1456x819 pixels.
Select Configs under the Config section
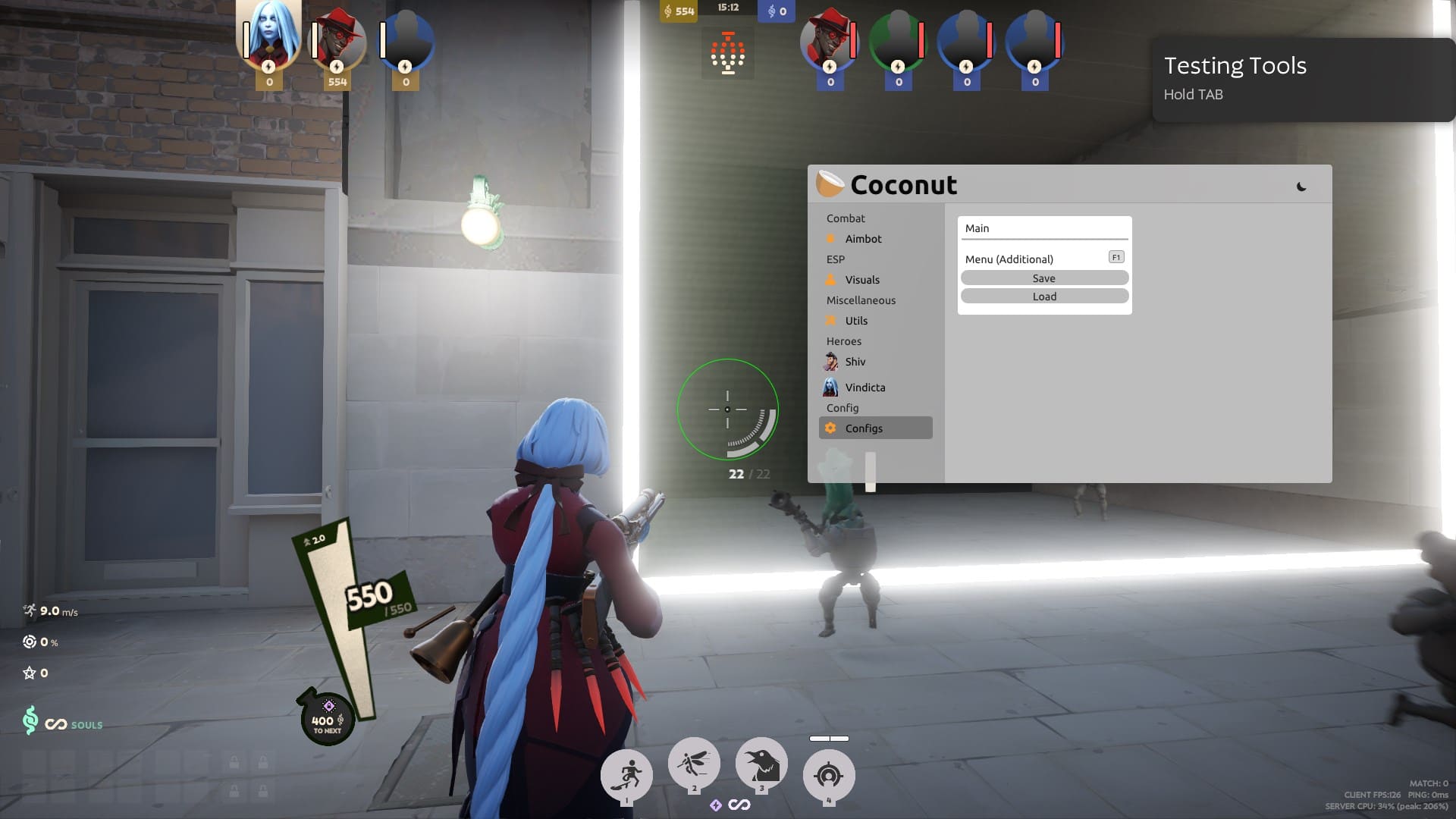864,428
